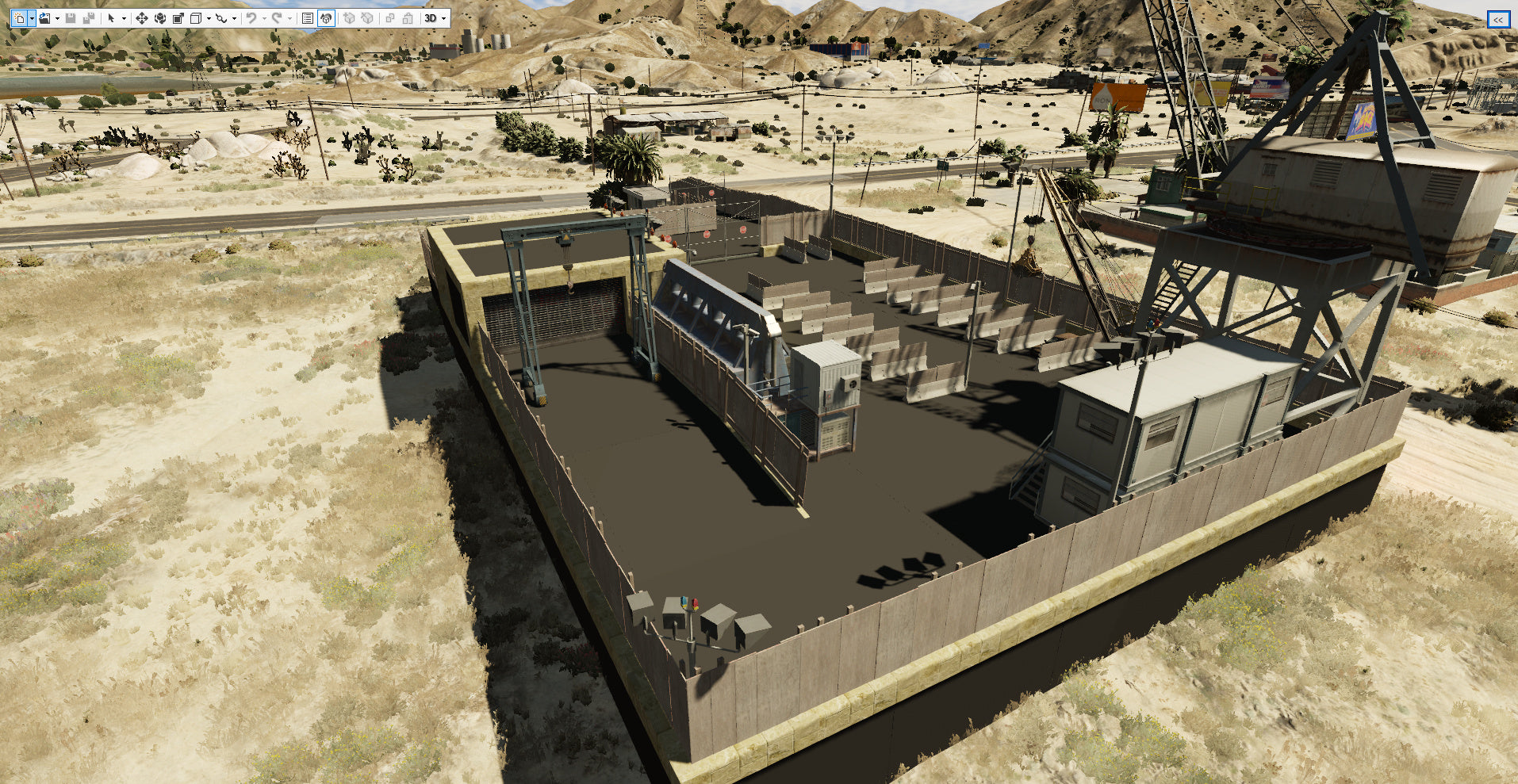Undo the last change
The height and width of the screenshot is (784, 1518).
[251, 17]
